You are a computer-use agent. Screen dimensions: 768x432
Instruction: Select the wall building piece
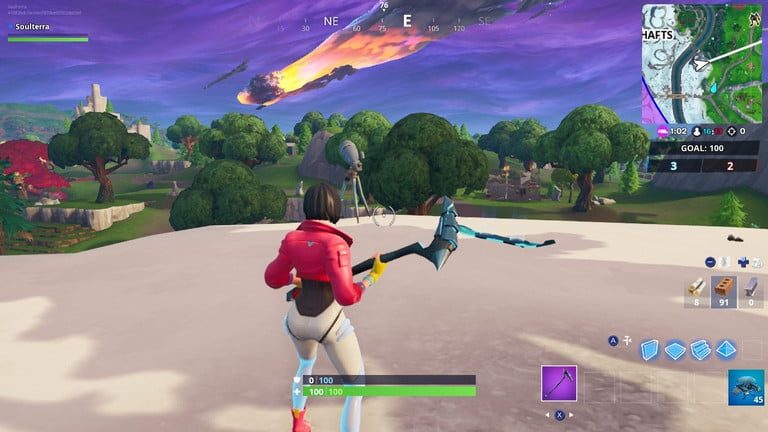click(x=650, y=349)
